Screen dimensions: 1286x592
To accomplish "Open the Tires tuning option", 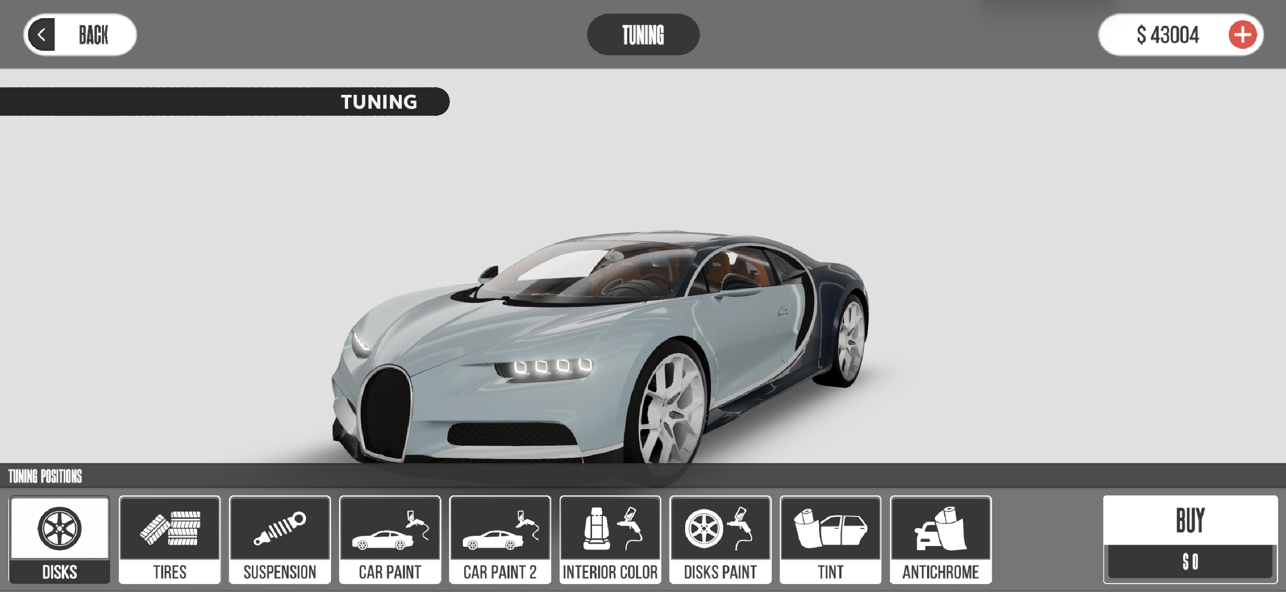I will pyautogui.click(x=170, y=540).
